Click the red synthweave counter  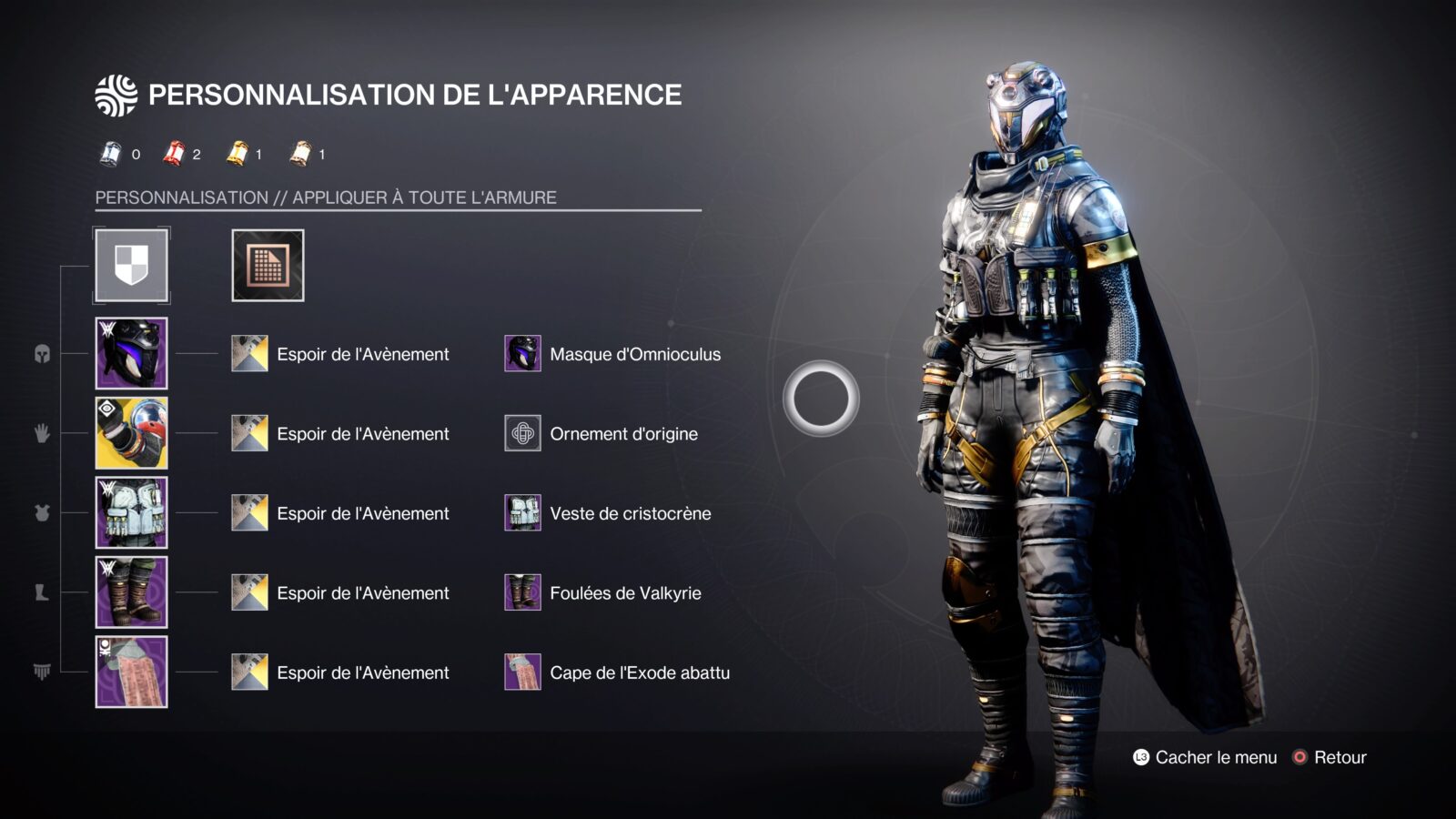pos(174,154)
